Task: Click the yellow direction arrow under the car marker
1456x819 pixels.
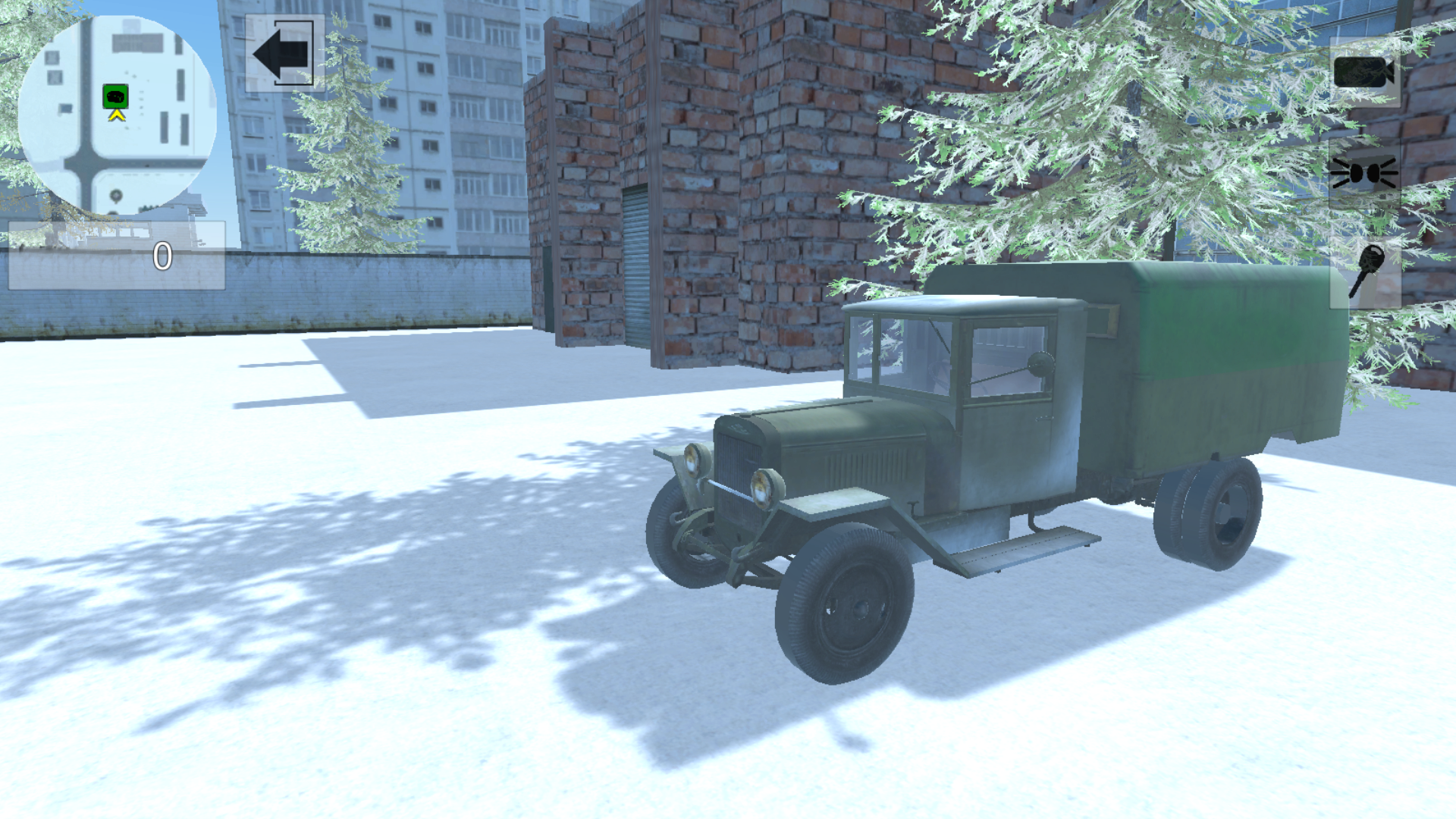Action: (115, 116)
